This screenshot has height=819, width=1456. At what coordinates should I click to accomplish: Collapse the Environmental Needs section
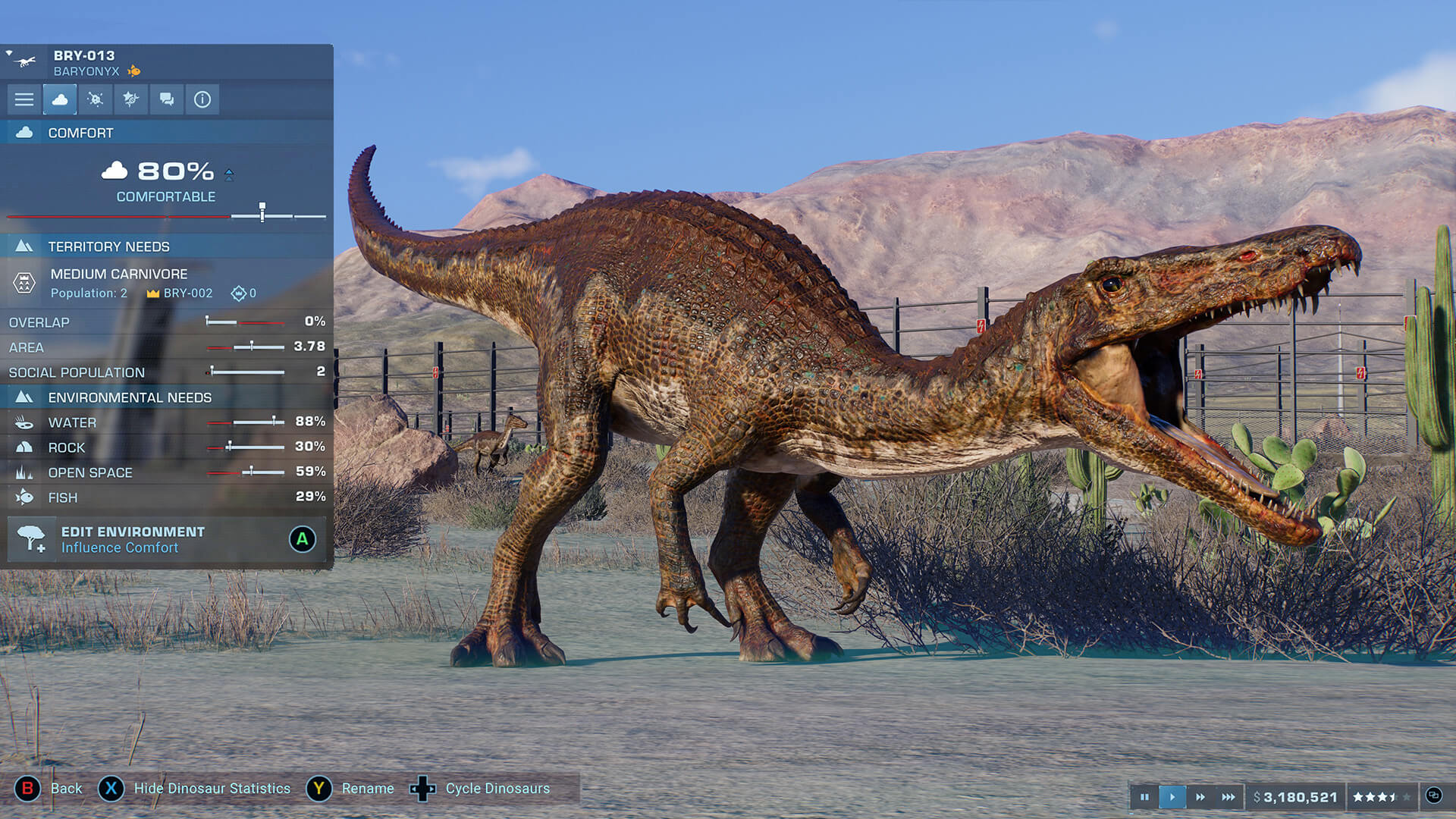[25, 397]
